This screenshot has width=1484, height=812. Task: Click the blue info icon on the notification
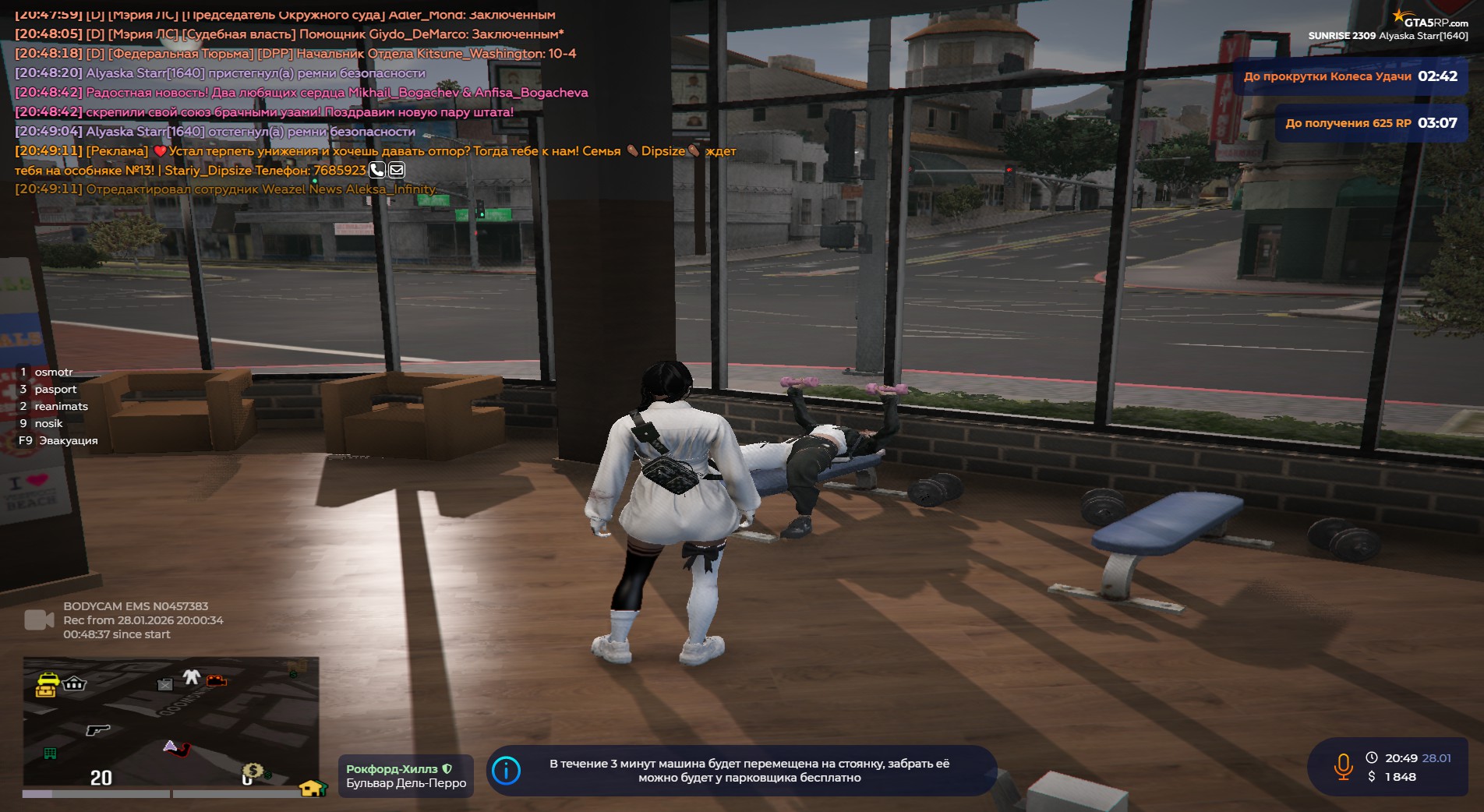tap(507, 771)
